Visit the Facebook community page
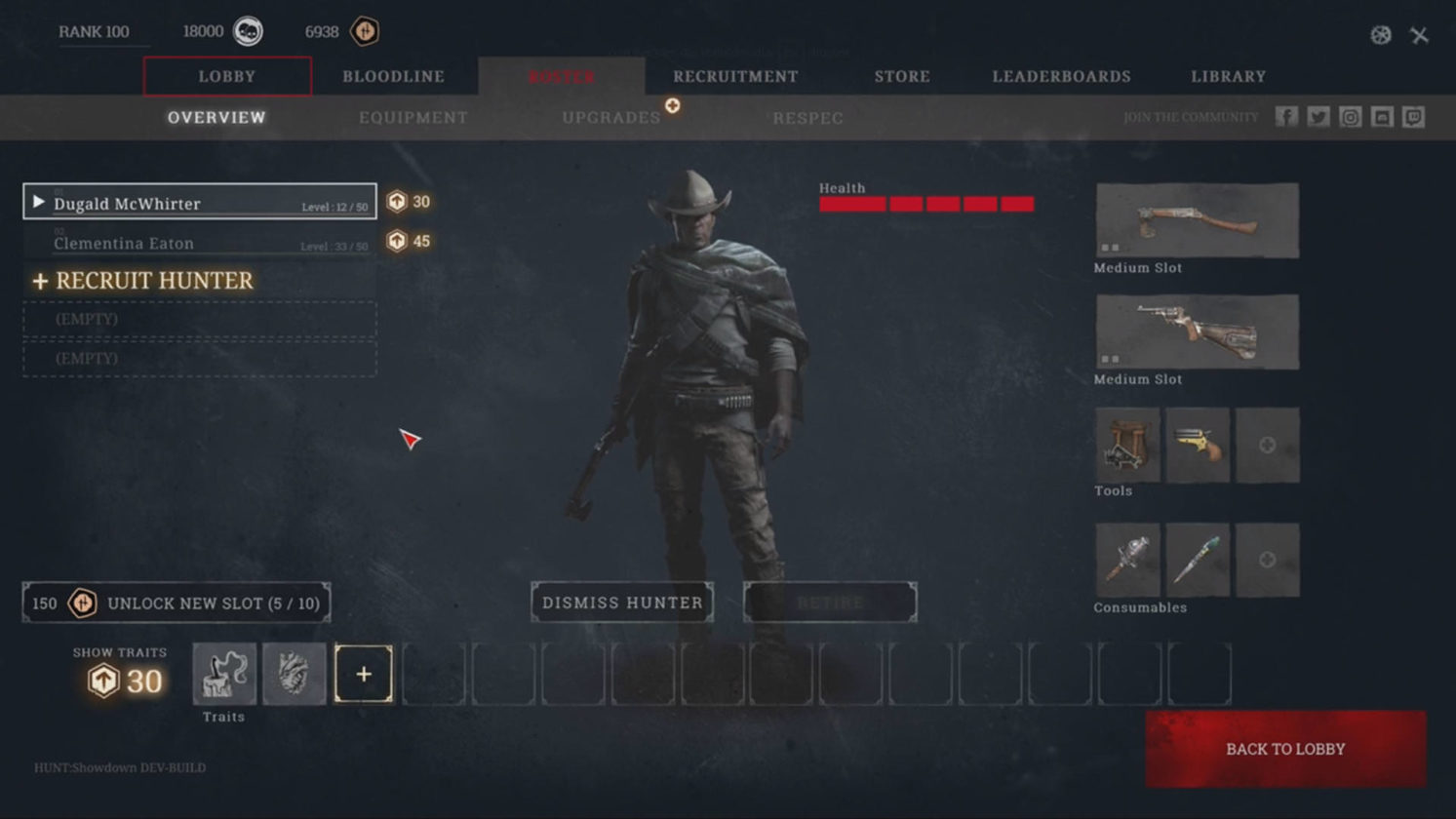This screenshot has width=1456, height=819. pyautogui.click(x=1286, y=116)
